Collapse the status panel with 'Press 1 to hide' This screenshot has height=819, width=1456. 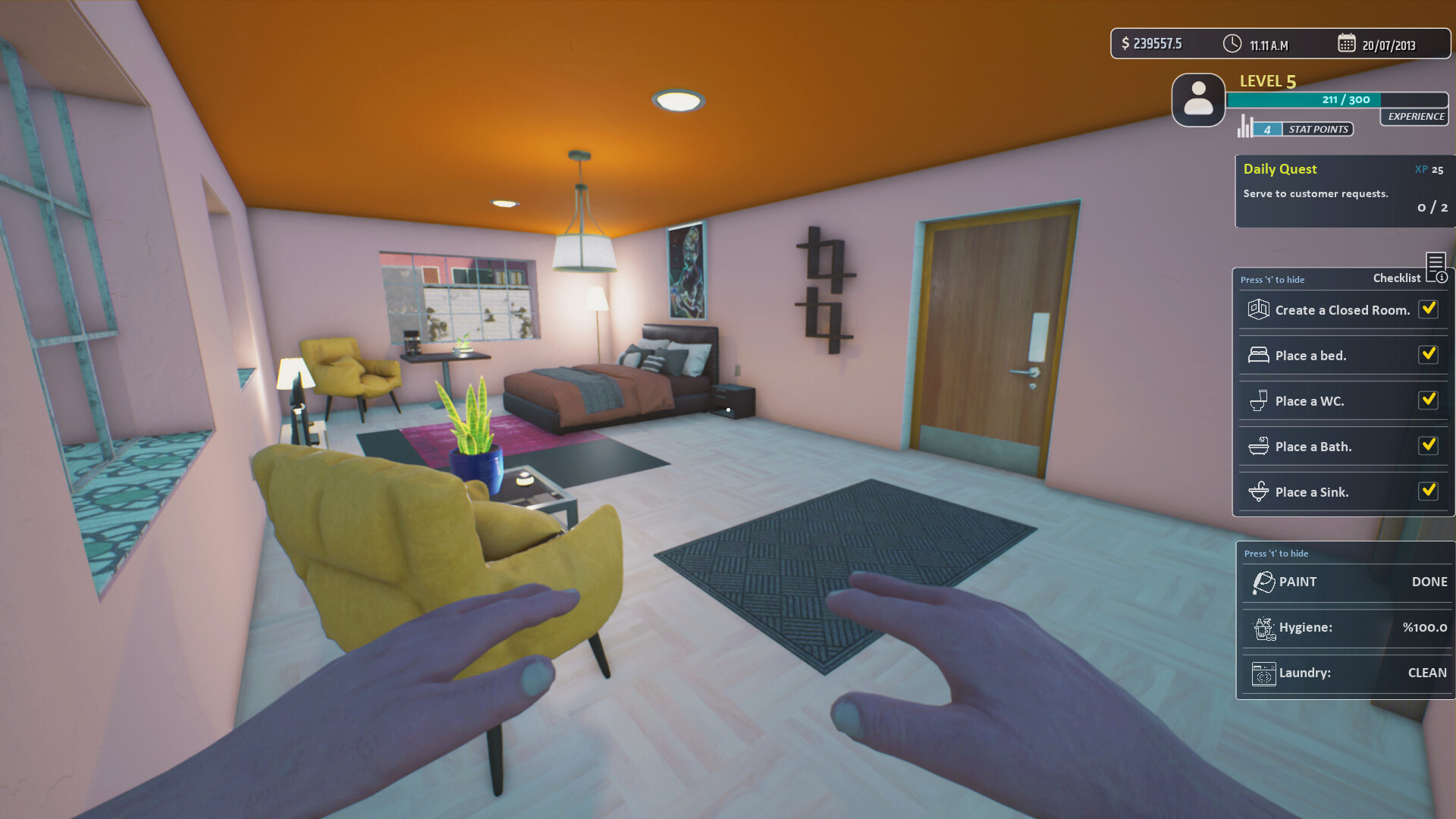tap(1277, 553)
